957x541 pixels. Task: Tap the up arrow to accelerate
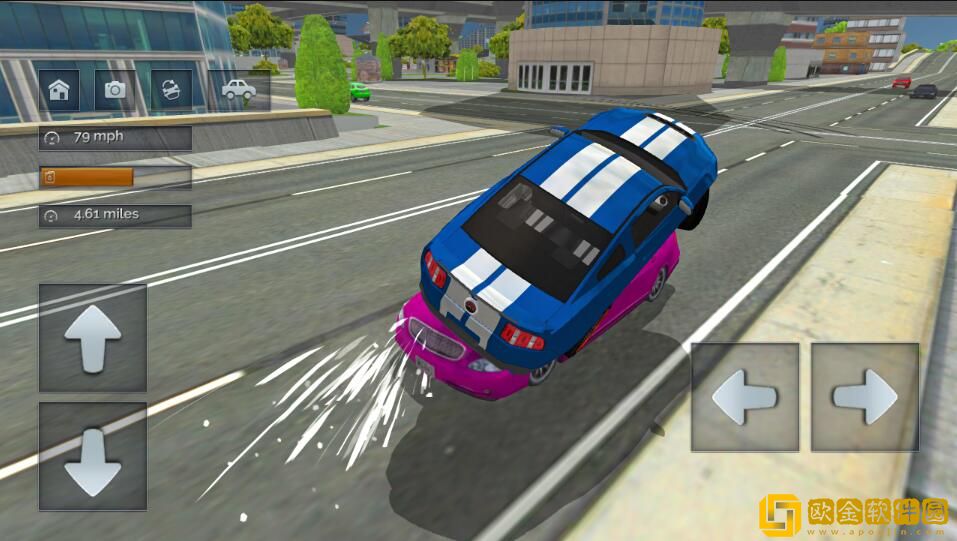pyautogui.click(x=93, y=338)
